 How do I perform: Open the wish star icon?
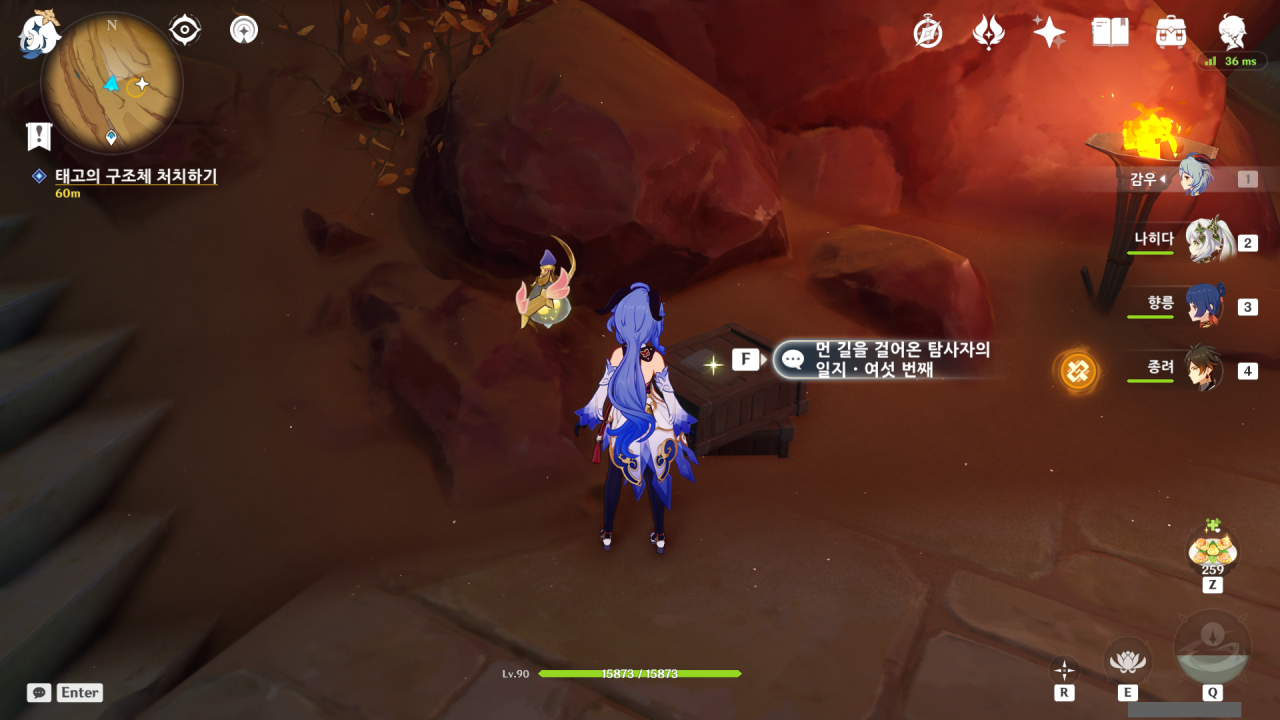point(1049,32)
